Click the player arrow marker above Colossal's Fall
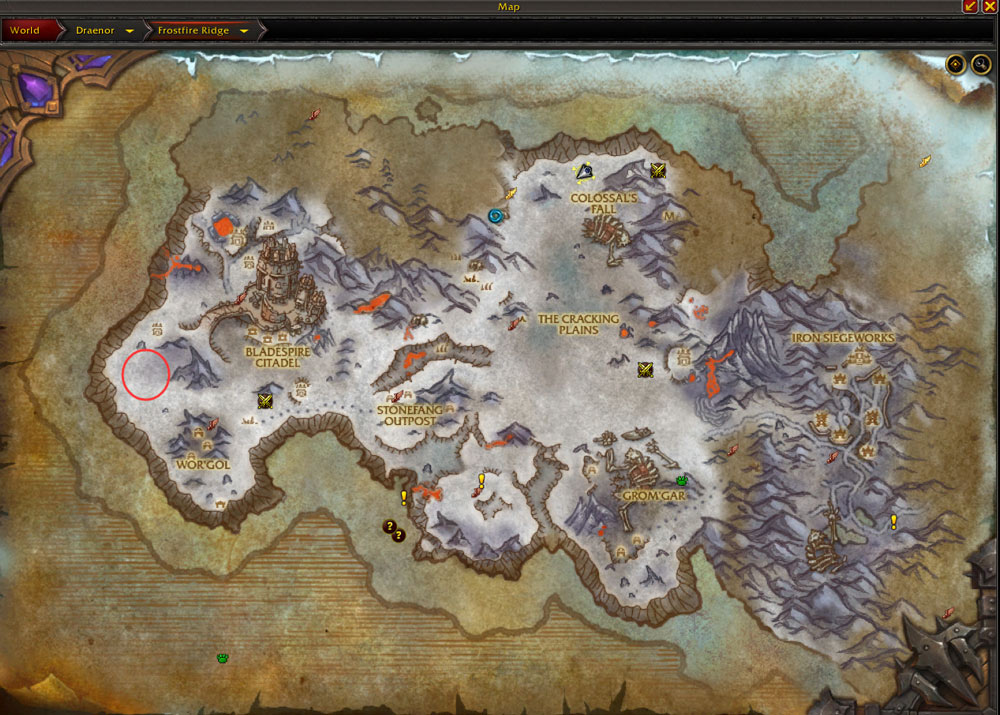The height and width of the screenshot is (715, 1000). pos(584,172)
